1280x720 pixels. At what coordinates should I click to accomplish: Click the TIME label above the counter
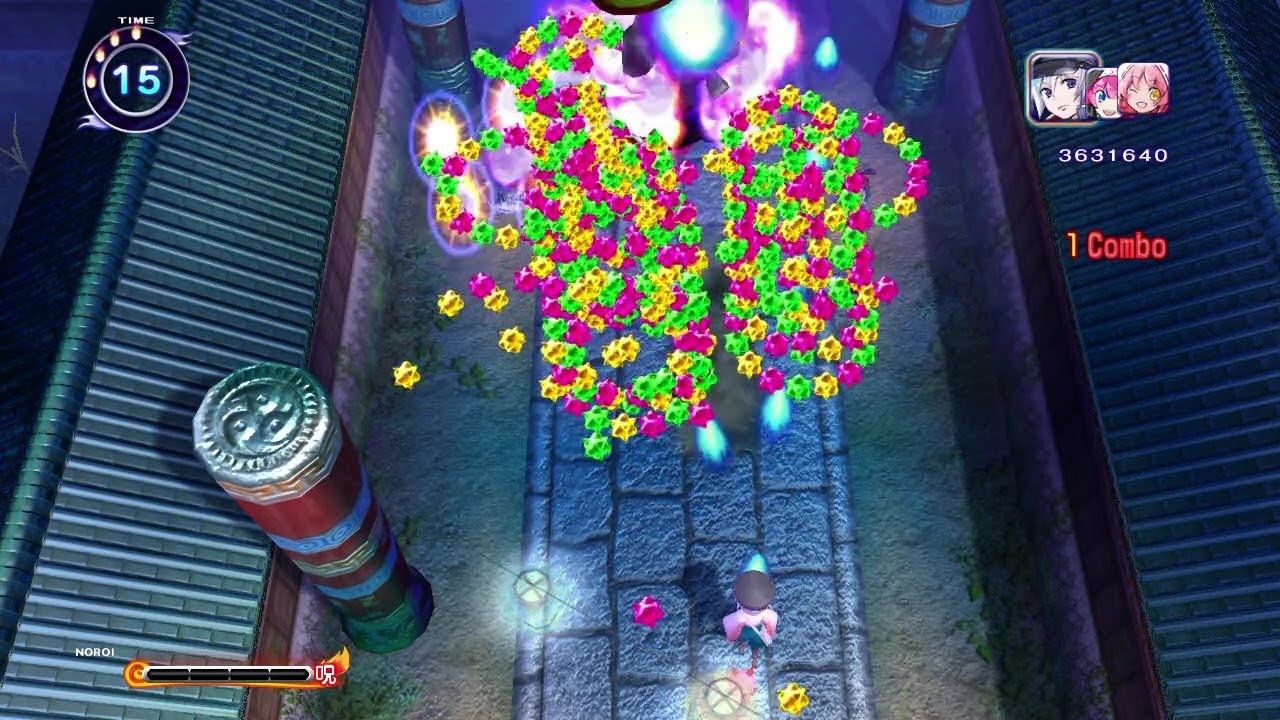click(x=135, y=19)
